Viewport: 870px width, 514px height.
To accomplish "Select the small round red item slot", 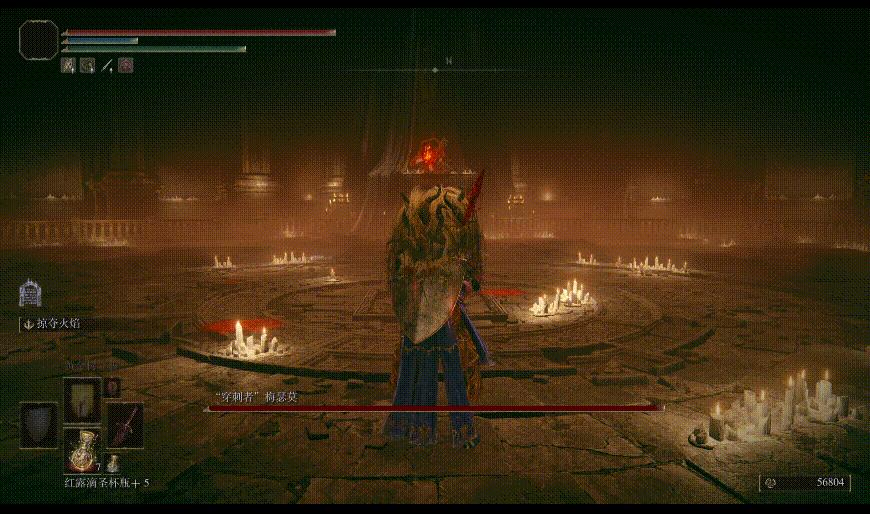I will (x=113, y=387).
